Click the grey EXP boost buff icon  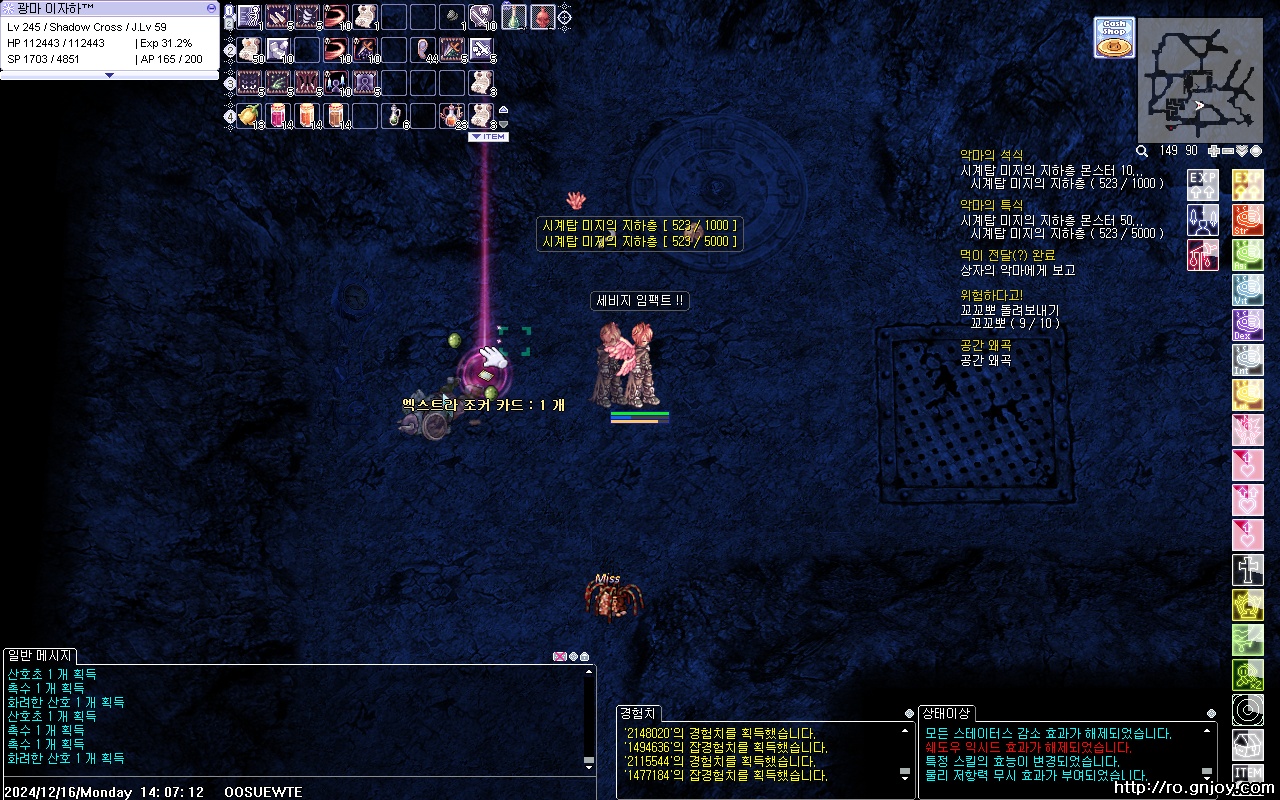click(x=1203, y=184)
